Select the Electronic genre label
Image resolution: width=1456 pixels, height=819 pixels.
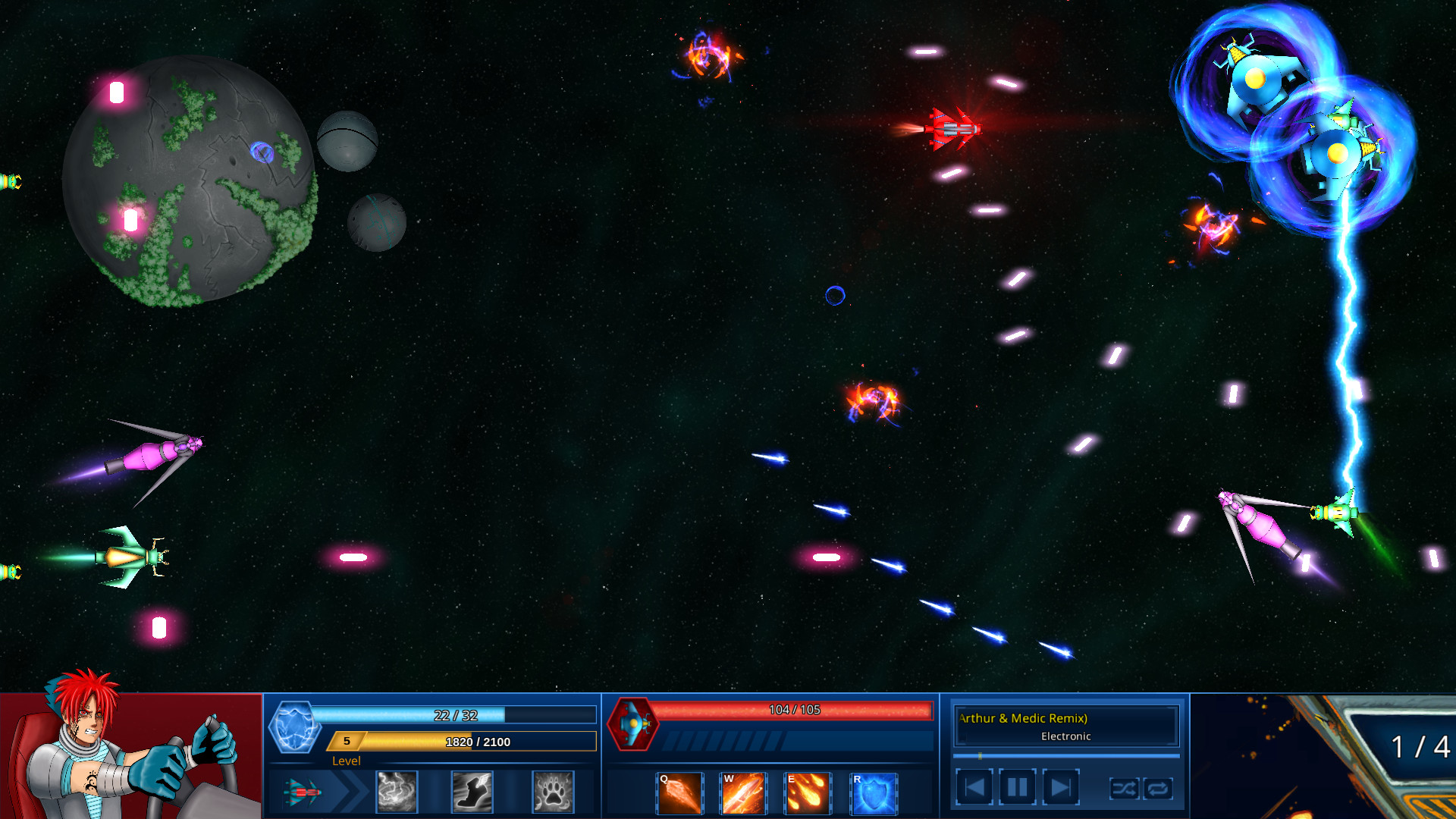[x=1065, y=736]
